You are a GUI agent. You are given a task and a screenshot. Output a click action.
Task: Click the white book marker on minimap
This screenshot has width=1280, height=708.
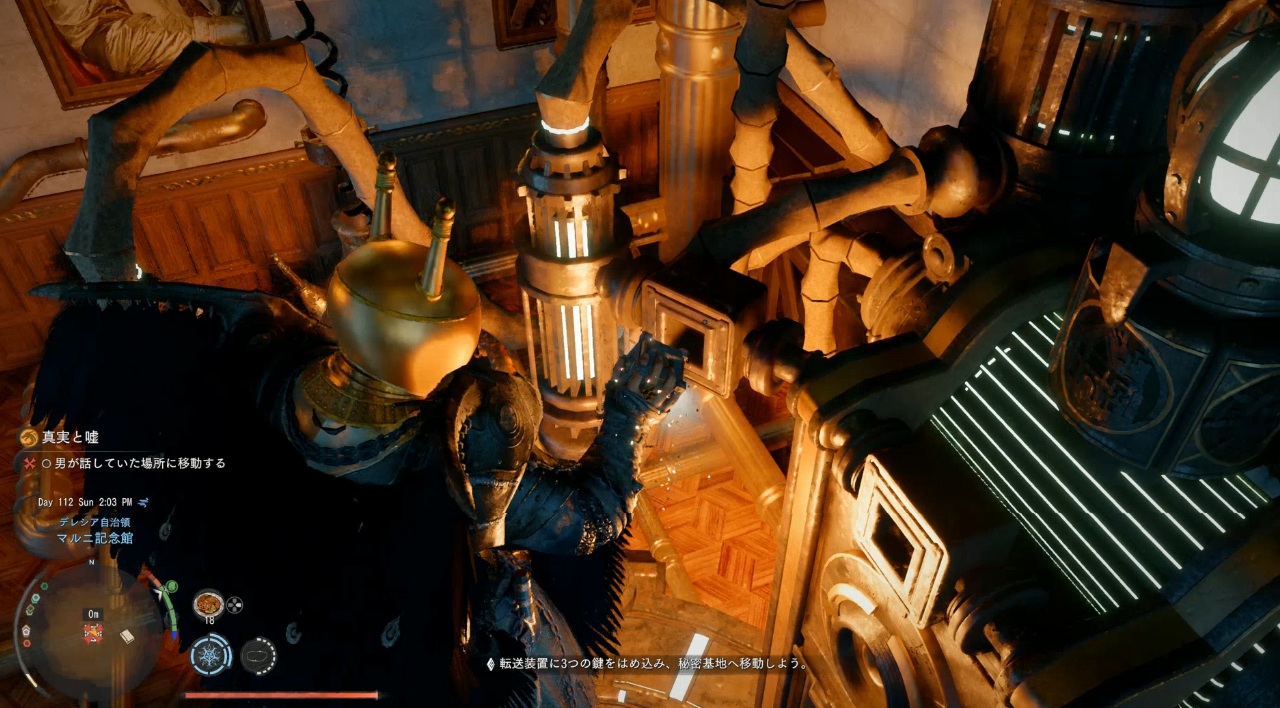[x=127, y=635]
